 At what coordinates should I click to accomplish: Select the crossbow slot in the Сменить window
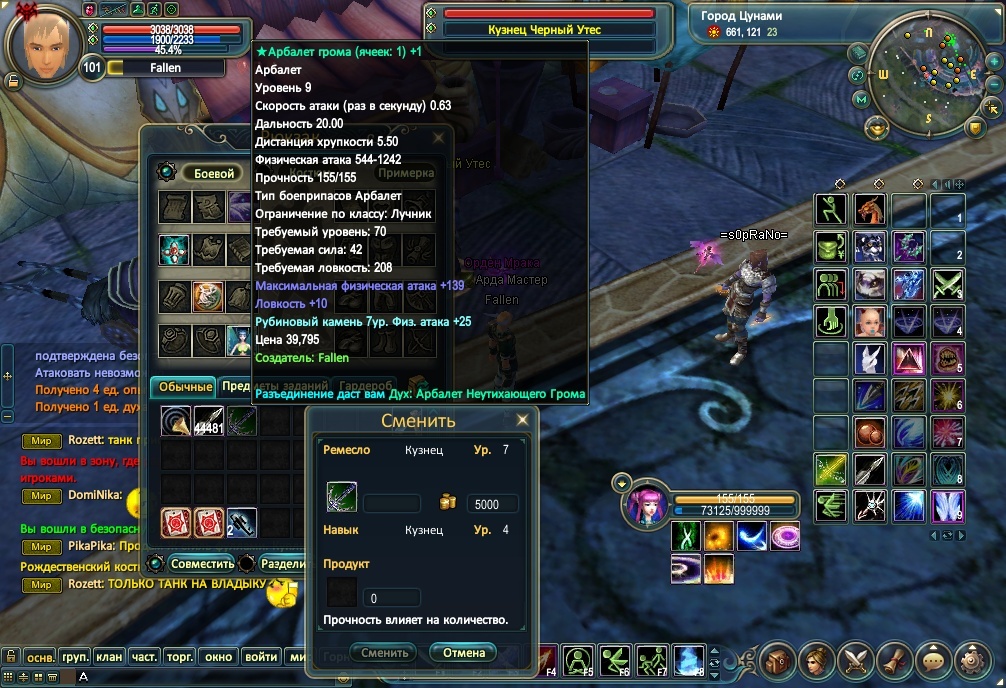[x=342, y=497]
